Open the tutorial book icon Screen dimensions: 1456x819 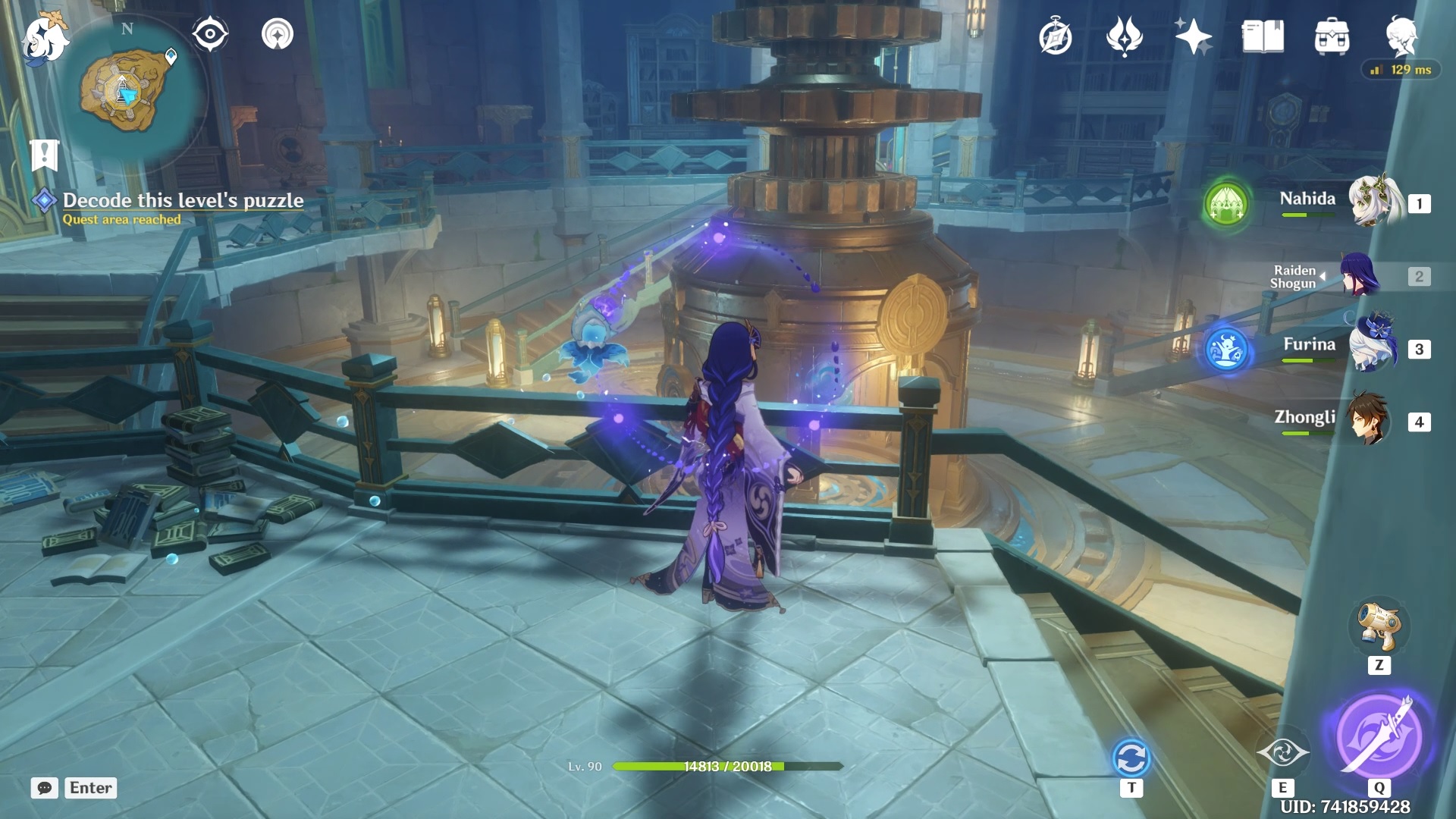1263,36
